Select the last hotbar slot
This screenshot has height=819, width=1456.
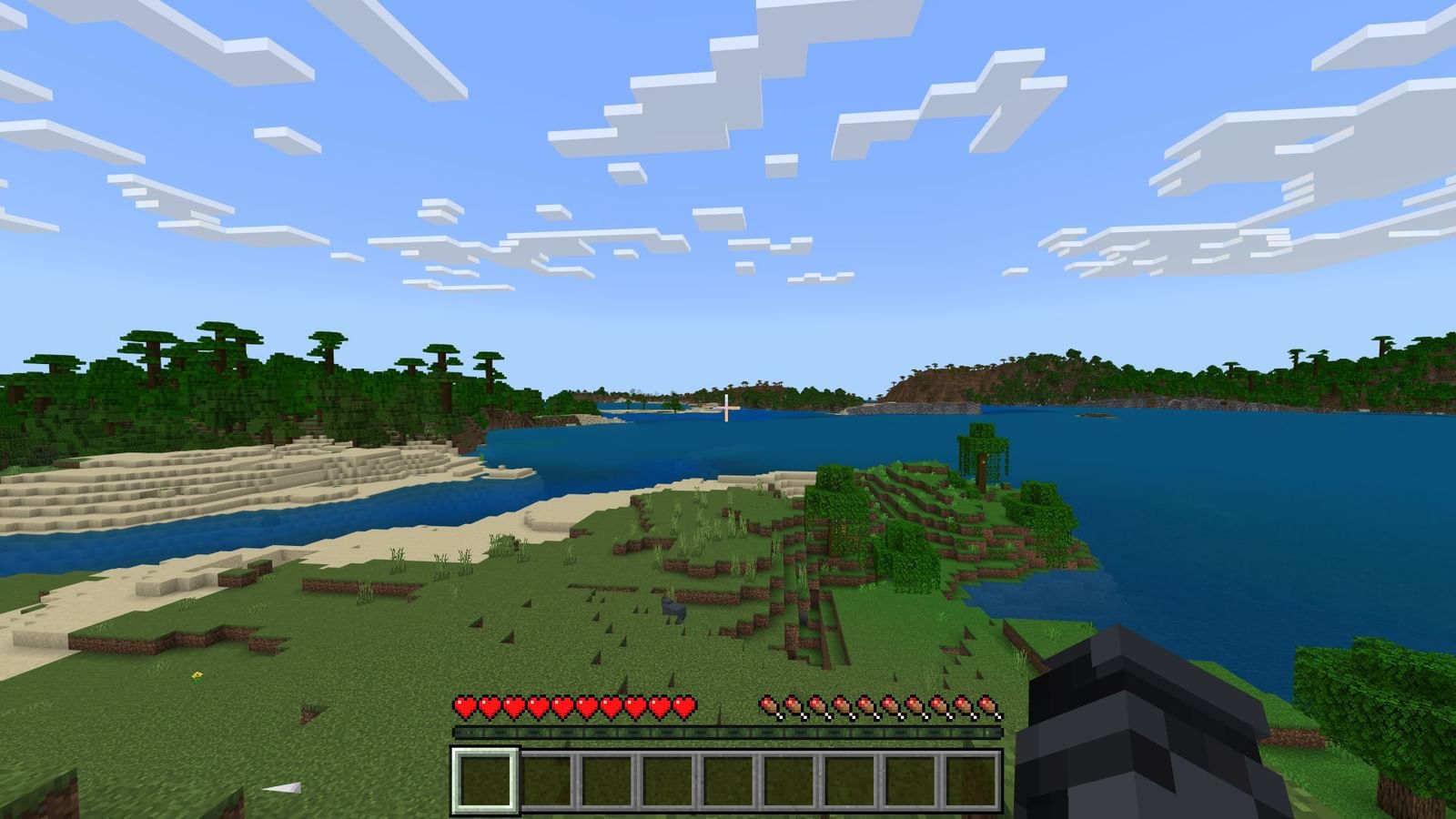point(971,781)
